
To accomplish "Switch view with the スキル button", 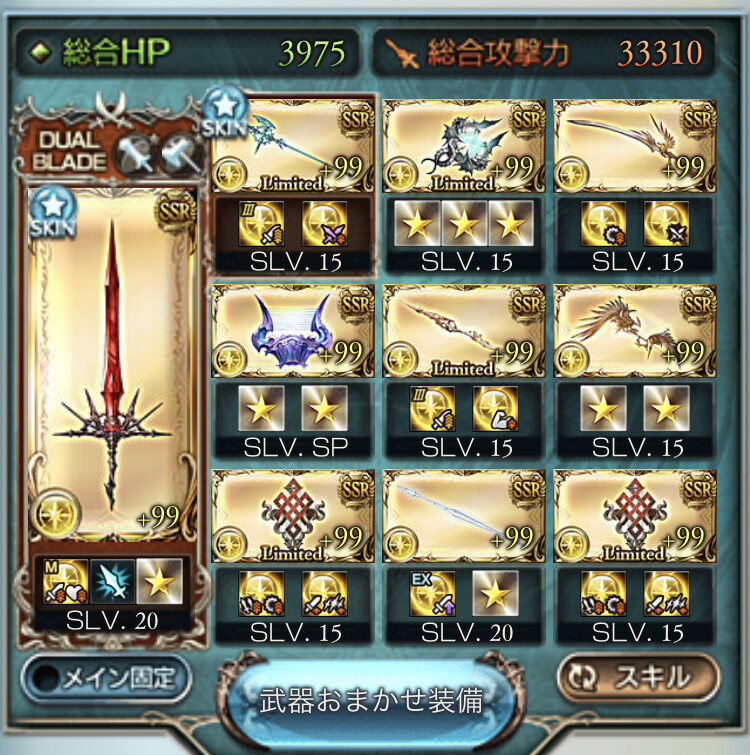I will point(638,677).
